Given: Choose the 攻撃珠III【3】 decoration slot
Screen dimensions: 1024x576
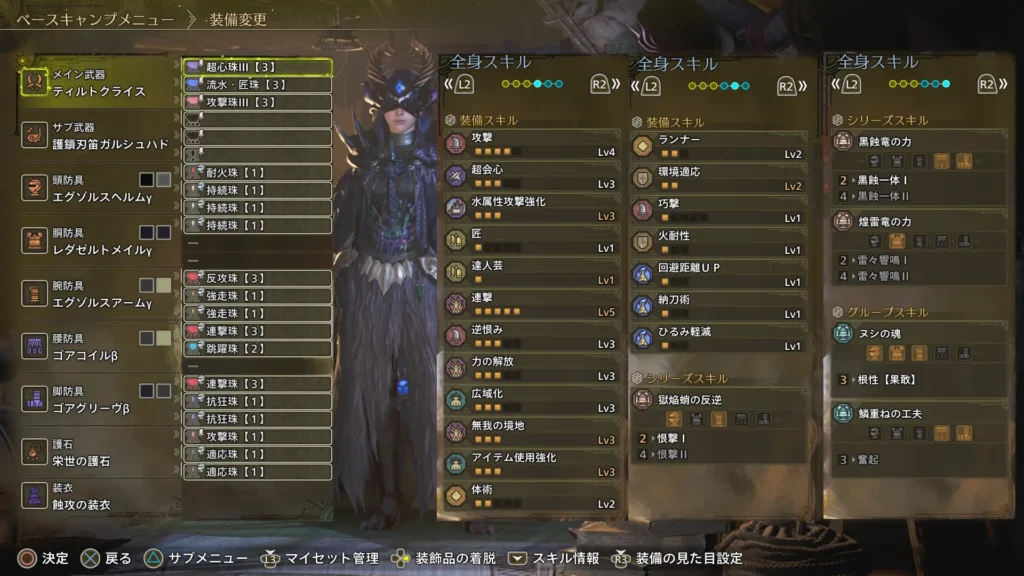Looking at the screenshot, I should click(x=257, y=102).
